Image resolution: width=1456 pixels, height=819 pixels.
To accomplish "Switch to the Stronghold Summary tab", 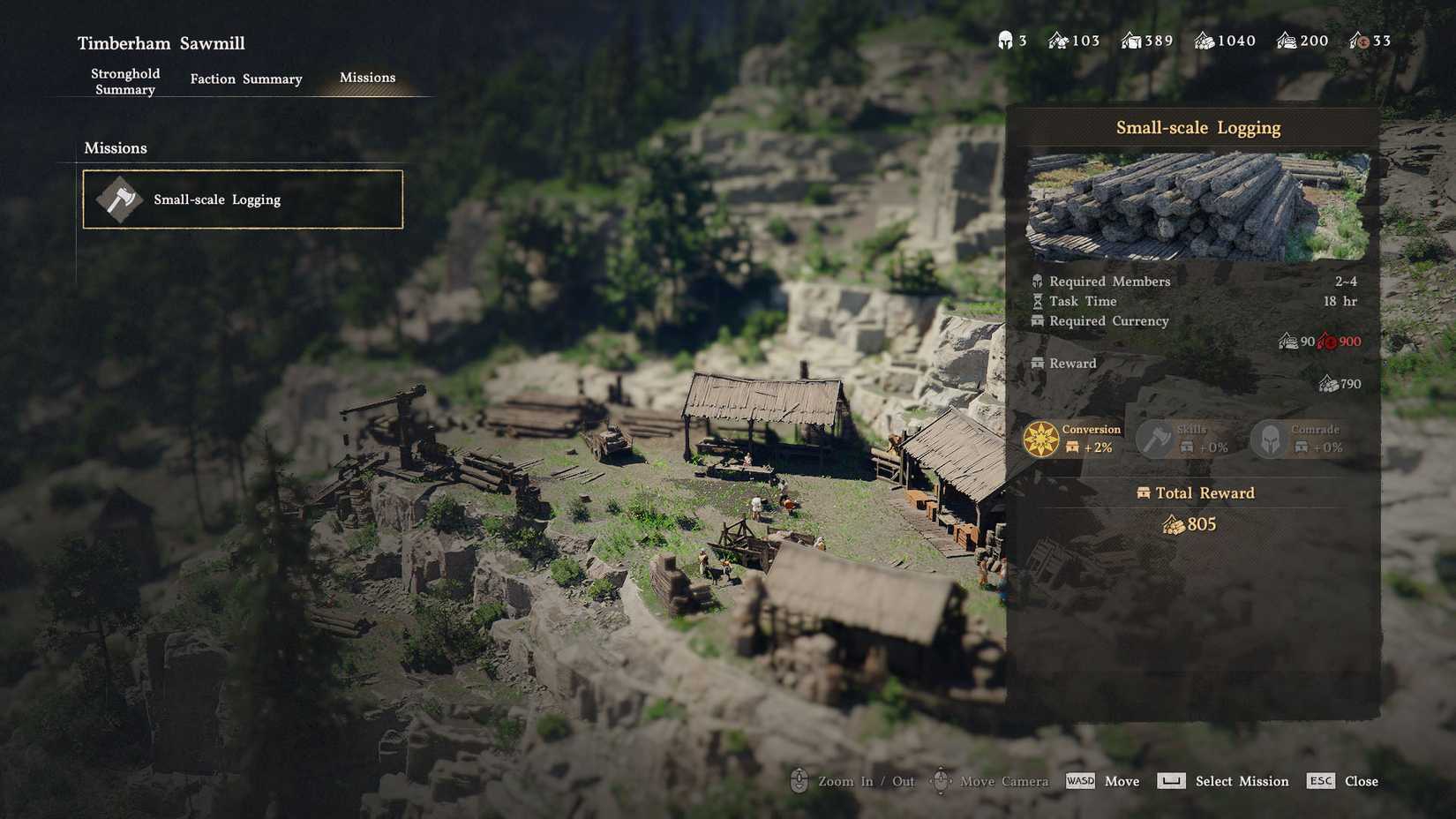I will pyautogui.click(x=124, y=81).
